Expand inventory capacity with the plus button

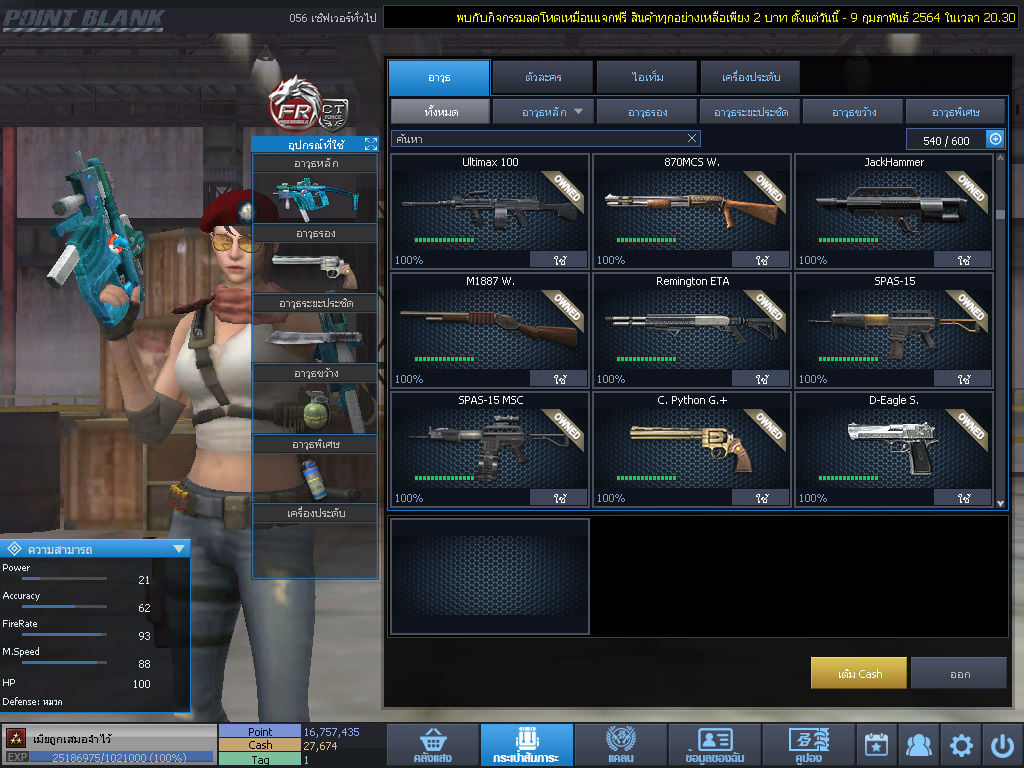pos(995,139)
